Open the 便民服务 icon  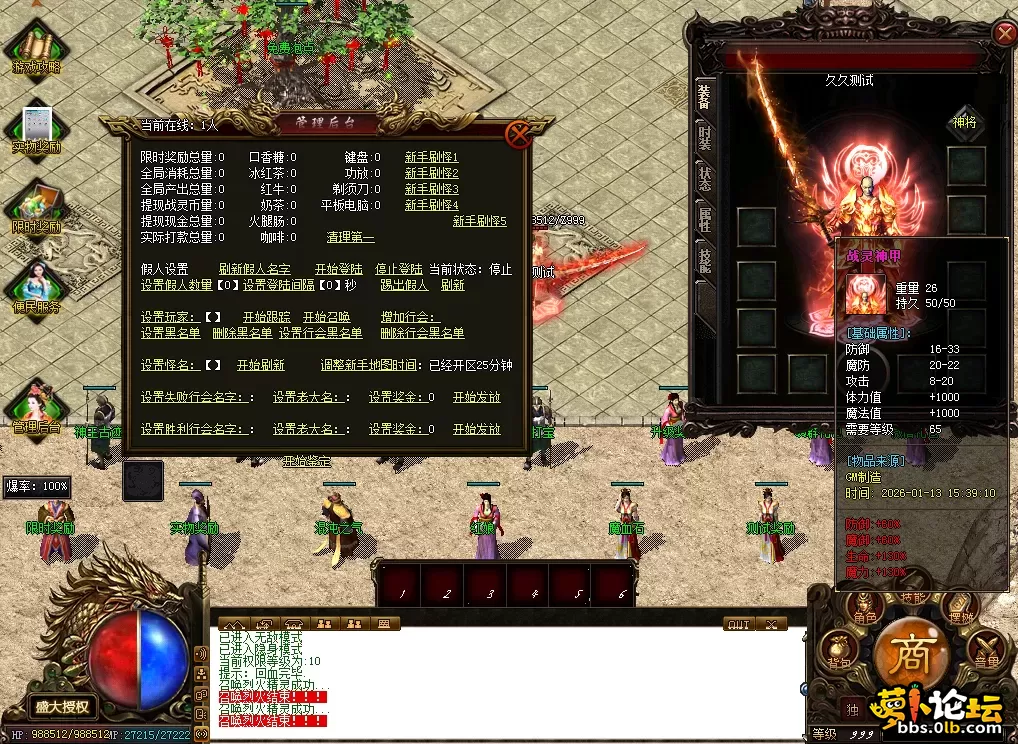(36, 288)
